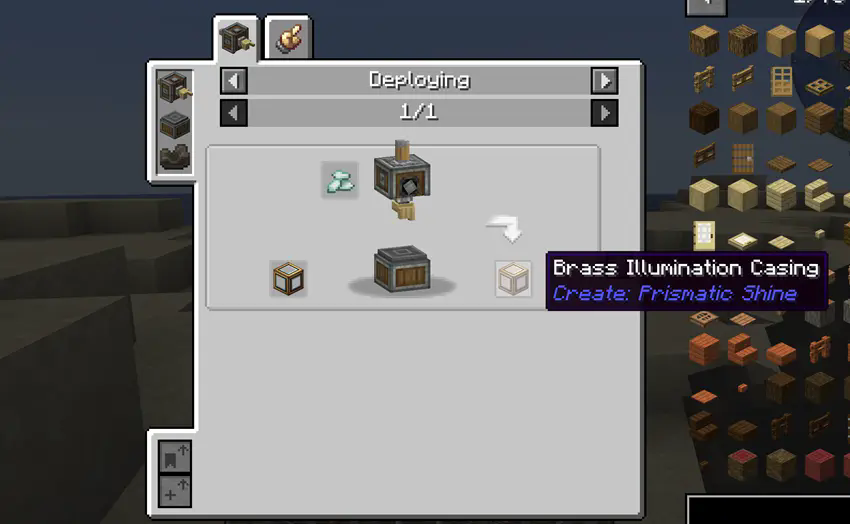Image resolution: width=850 pixels, height=524 pixels.
Task: Click the Brass Illumination Casing output slot
Action: pyautogui.click(x=513, y=279)
